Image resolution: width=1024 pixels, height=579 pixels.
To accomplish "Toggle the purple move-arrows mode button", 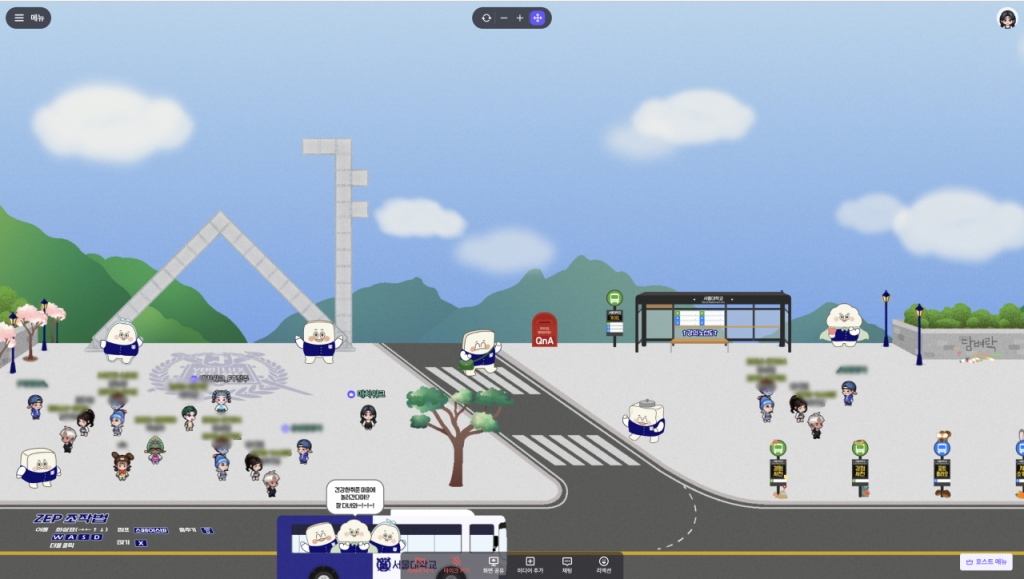I will (538, 18).
